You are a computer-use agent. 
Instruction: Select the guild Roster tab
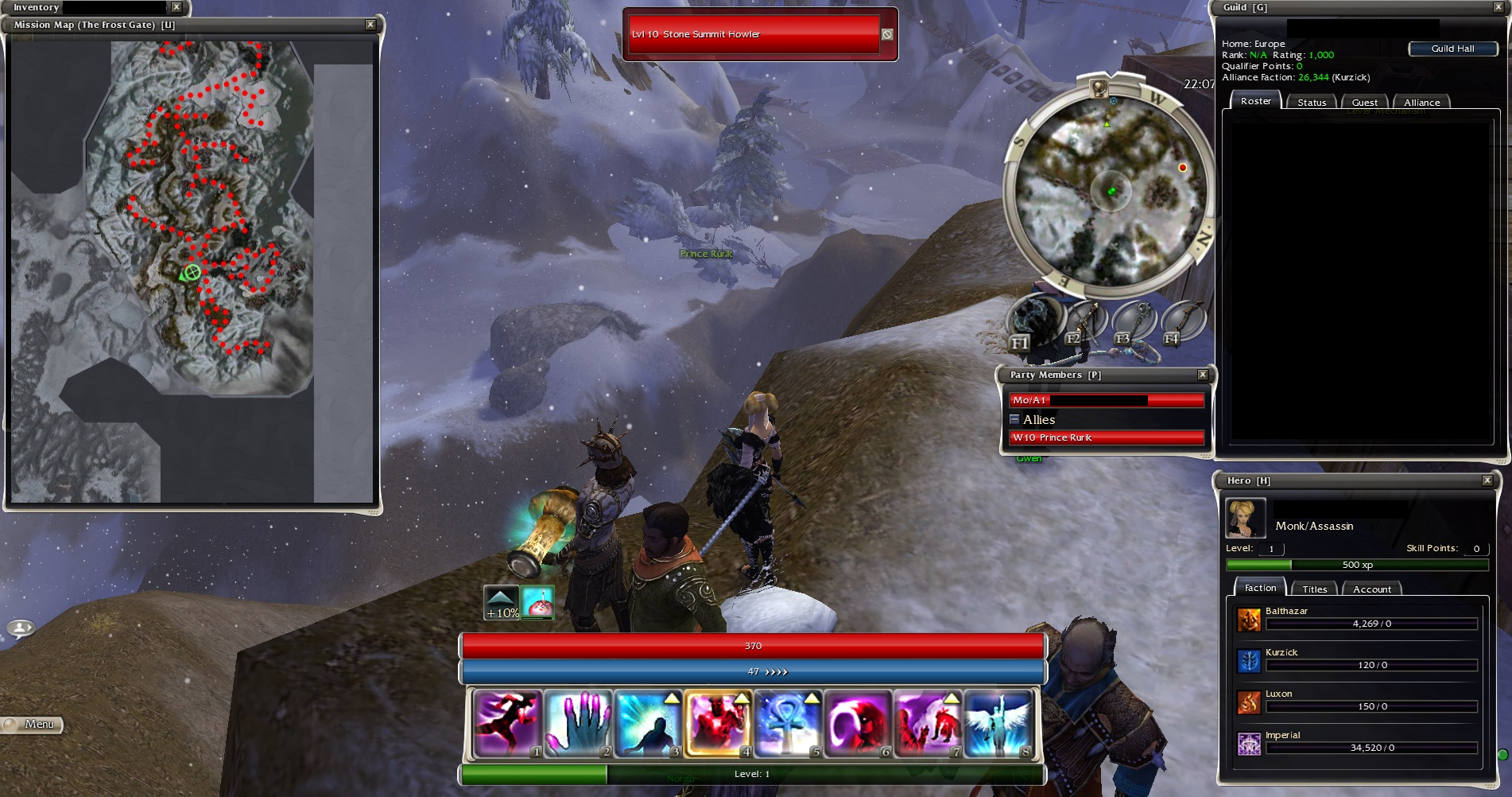pos(1255,101)
